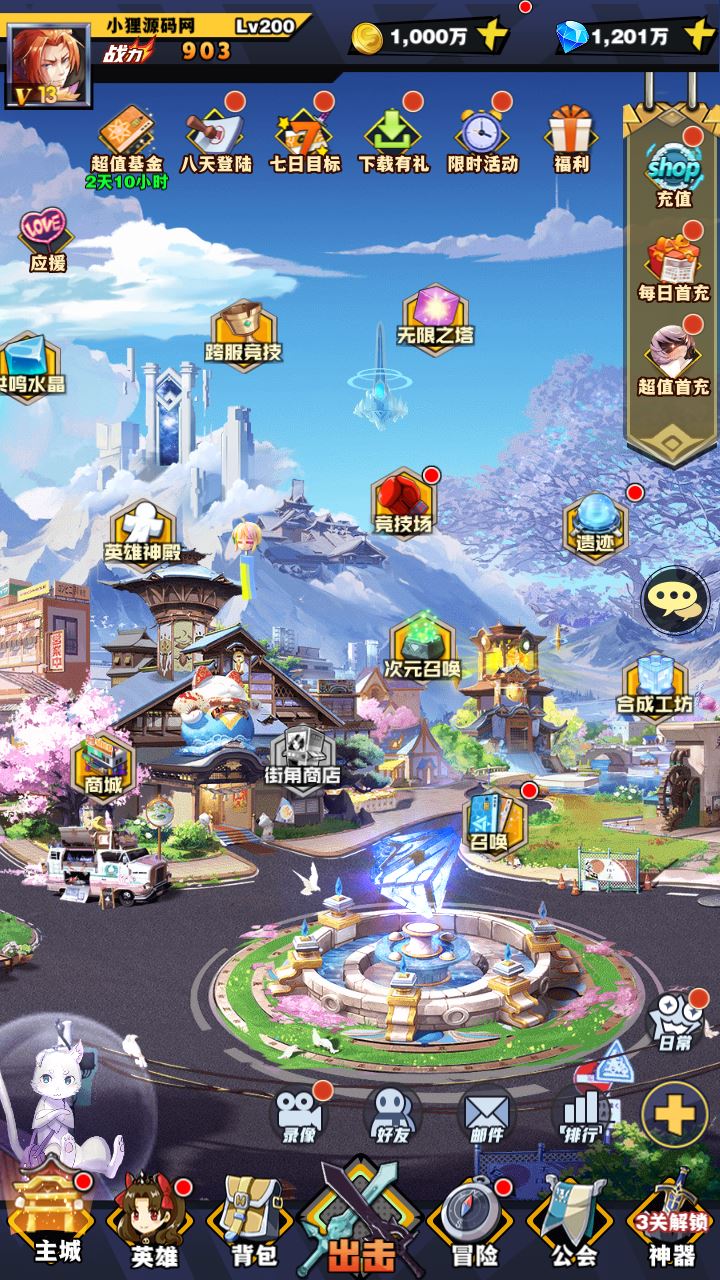Screen dimensions: 720x1280
Task: Open the 排行 rankings icon
Action: click(x=580, y=1115)
